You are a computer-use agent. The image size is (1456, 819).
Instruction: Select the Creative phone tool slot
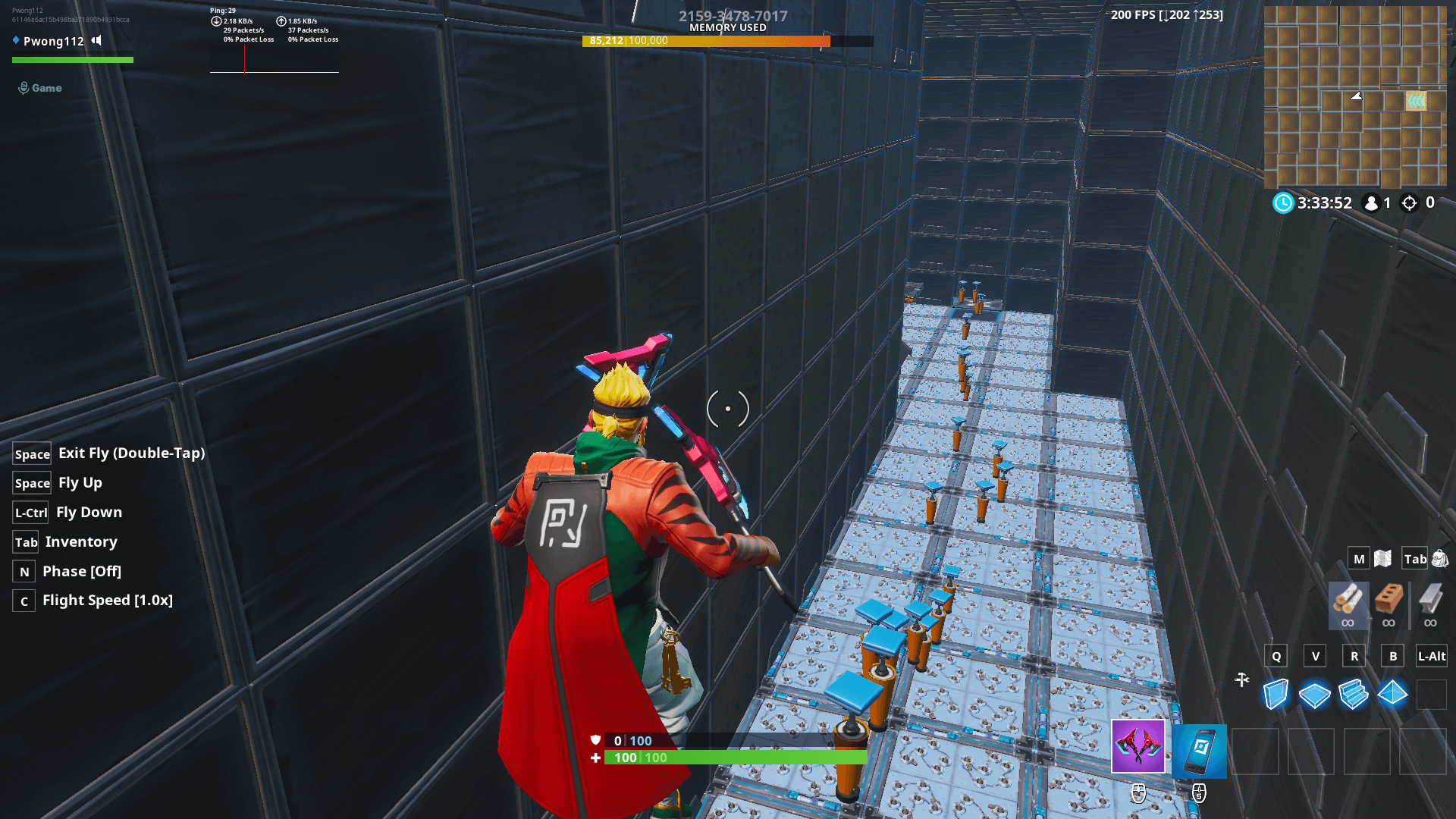[x=1200, y=751]
